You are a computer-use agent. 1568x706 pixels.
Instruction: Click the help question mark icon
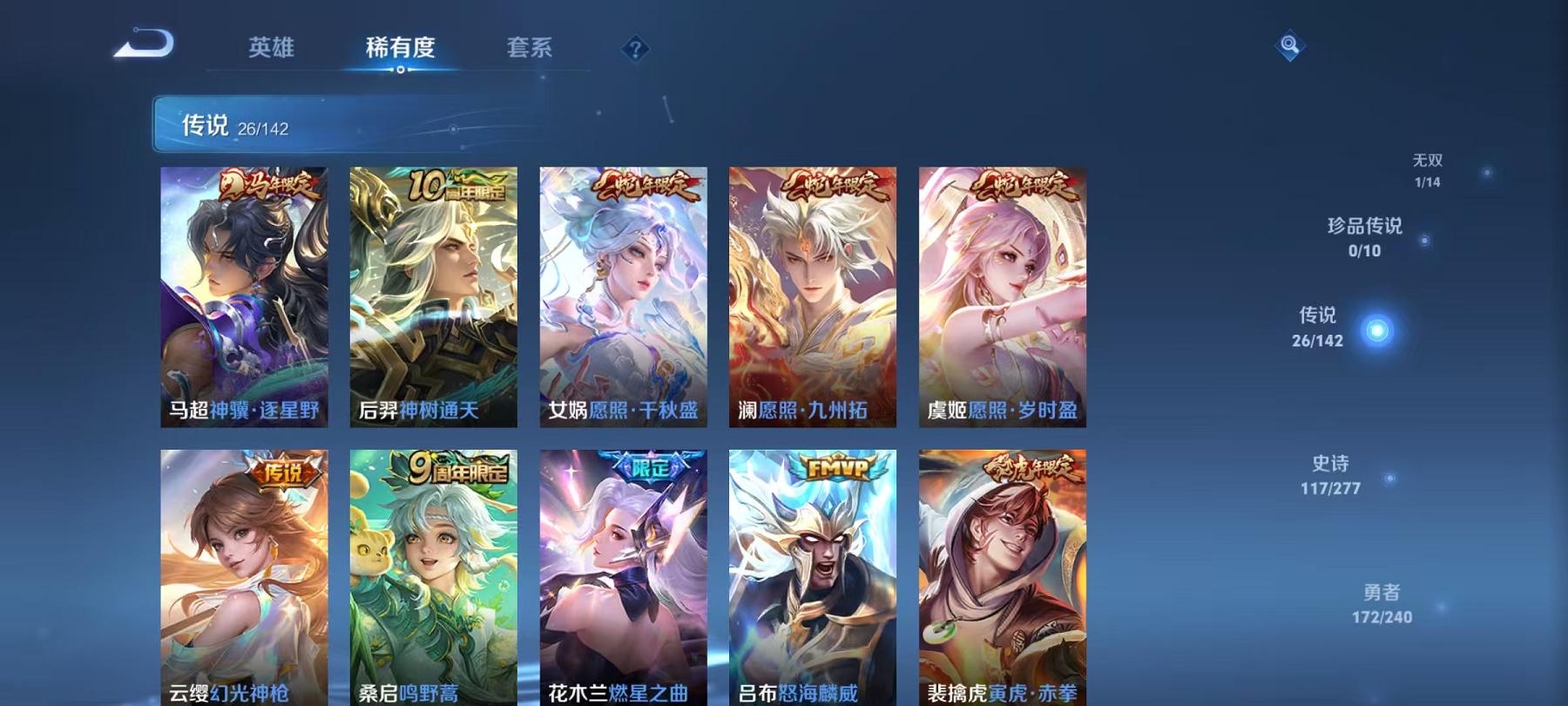click(x=635, y=49)
